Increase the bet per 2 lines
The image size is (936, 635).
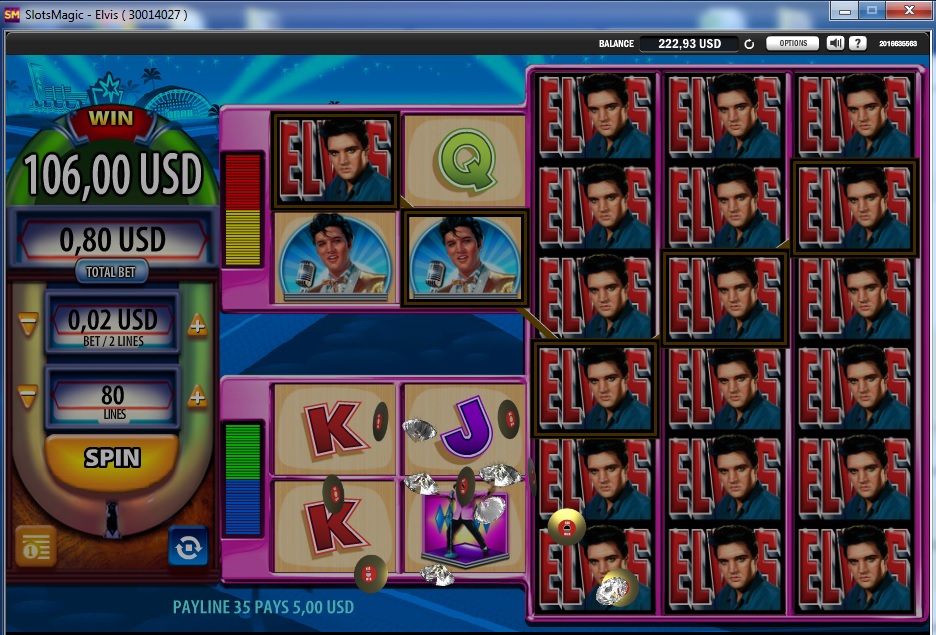click(197, 324)
